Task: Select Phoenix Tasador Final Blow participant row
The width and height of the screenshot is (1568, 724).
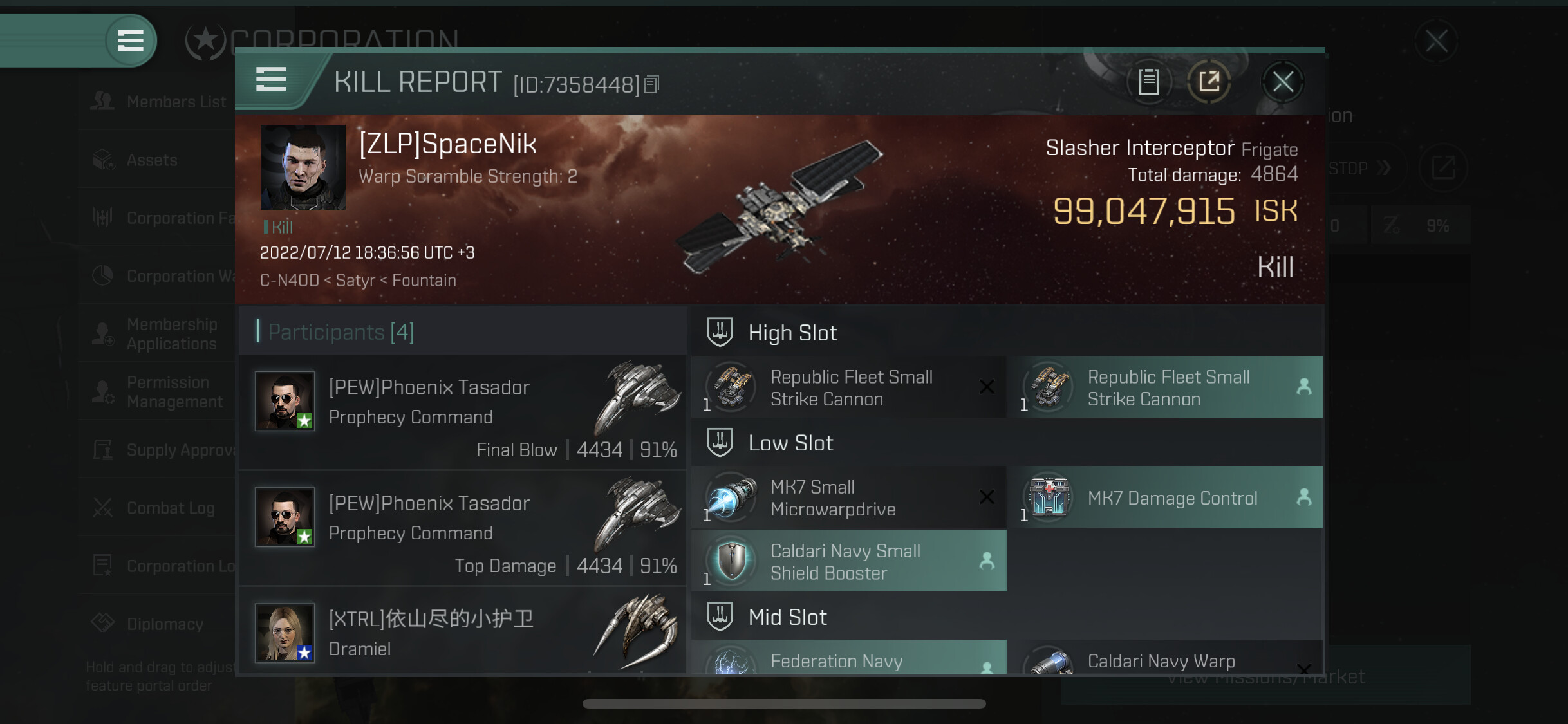Action: [462, 412]
